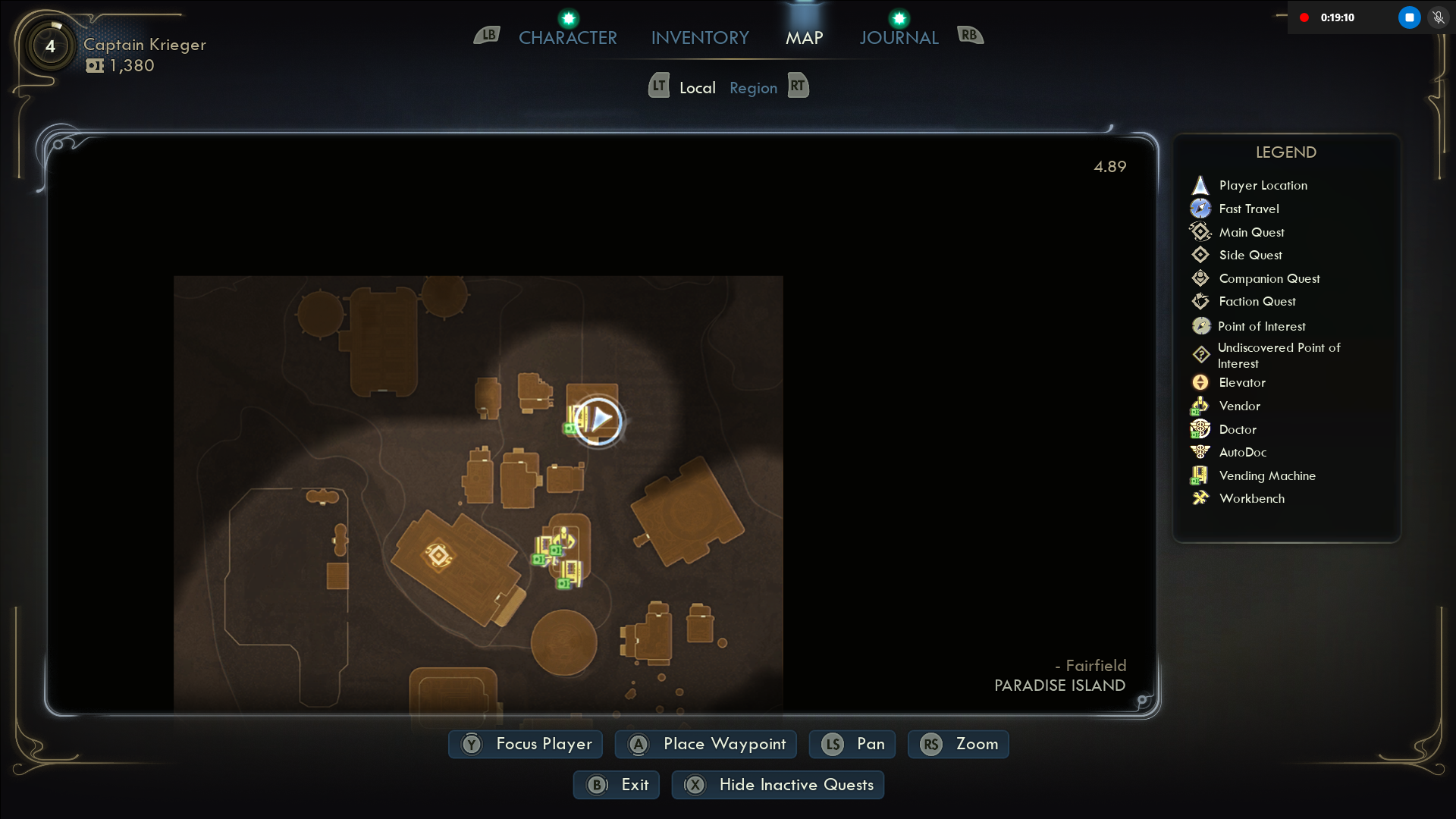This screenshot has height=819, width=1456.
Task: Click the quest marker on the large building
Action: coord(438,556)
